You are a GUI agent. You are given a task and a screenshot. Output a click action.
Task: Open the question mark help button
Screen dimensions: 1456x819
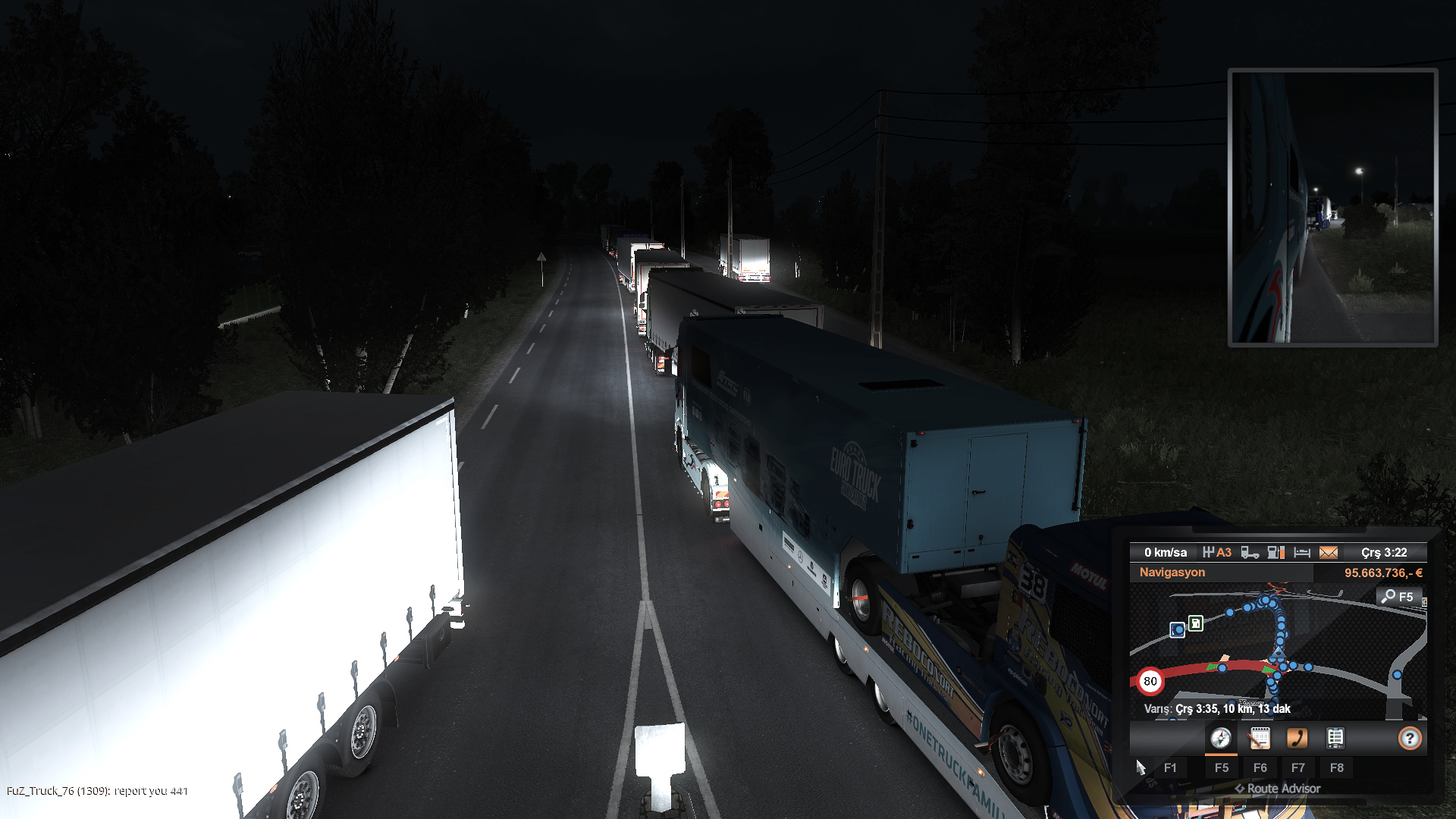[x=1409, y=738]
